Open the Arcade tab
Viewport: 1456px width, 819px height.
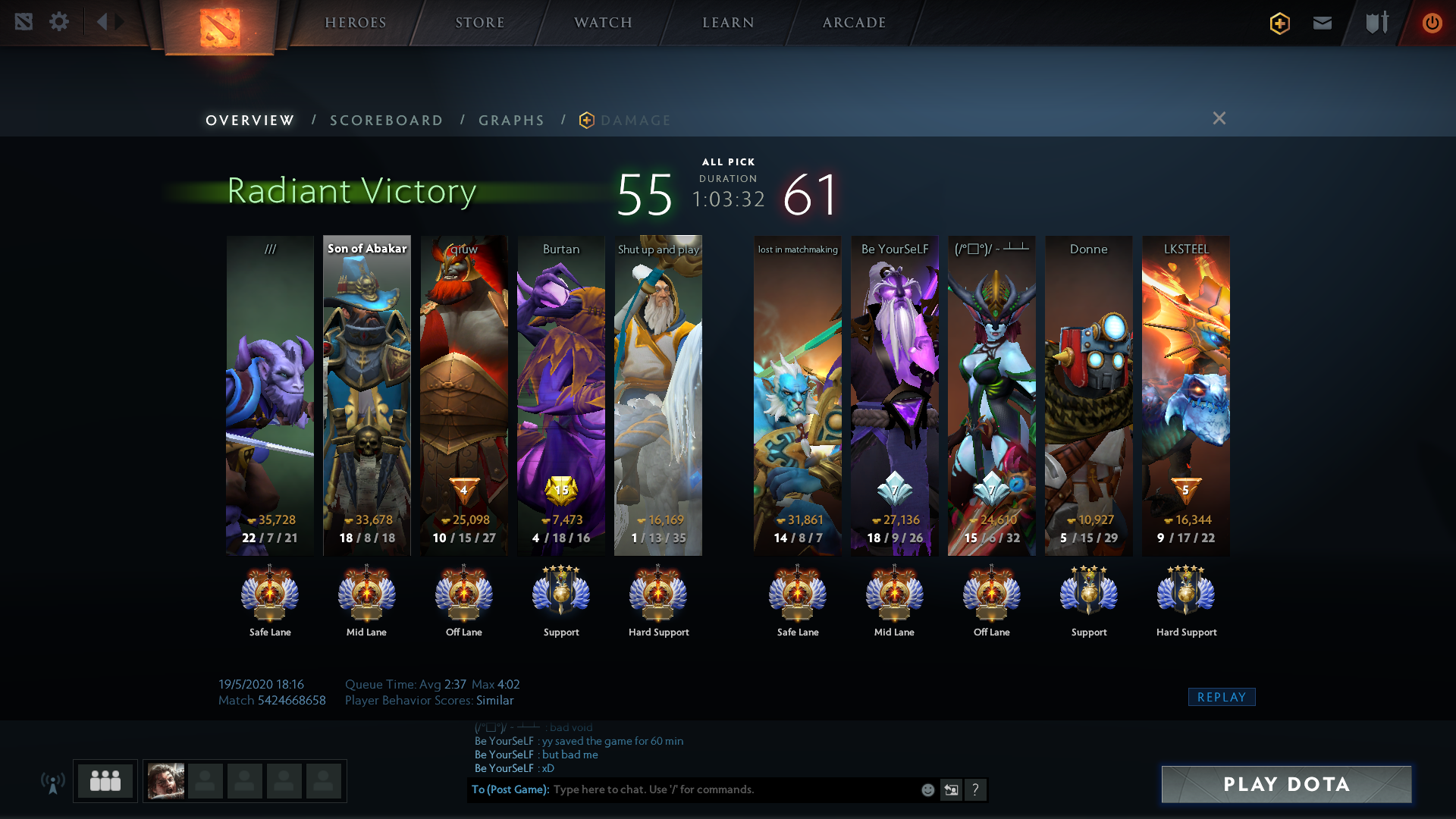coord(854,23)
